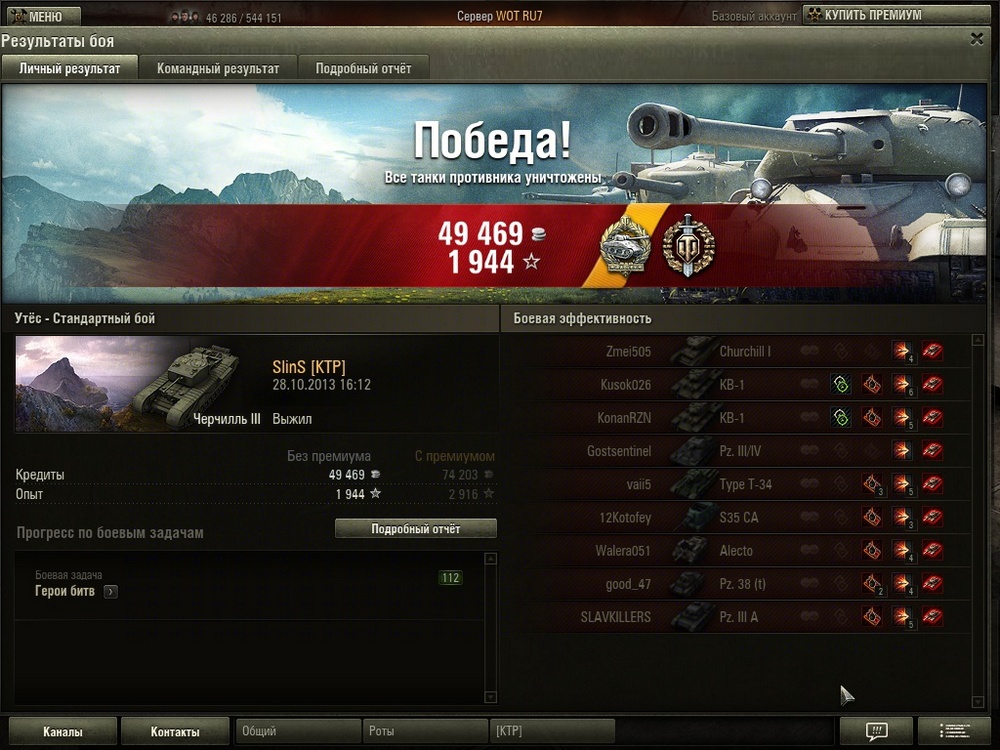This screenshot has width=1000, height=750.
Task: Switch to Командный результат tab
Action: [x=217, y=68]
